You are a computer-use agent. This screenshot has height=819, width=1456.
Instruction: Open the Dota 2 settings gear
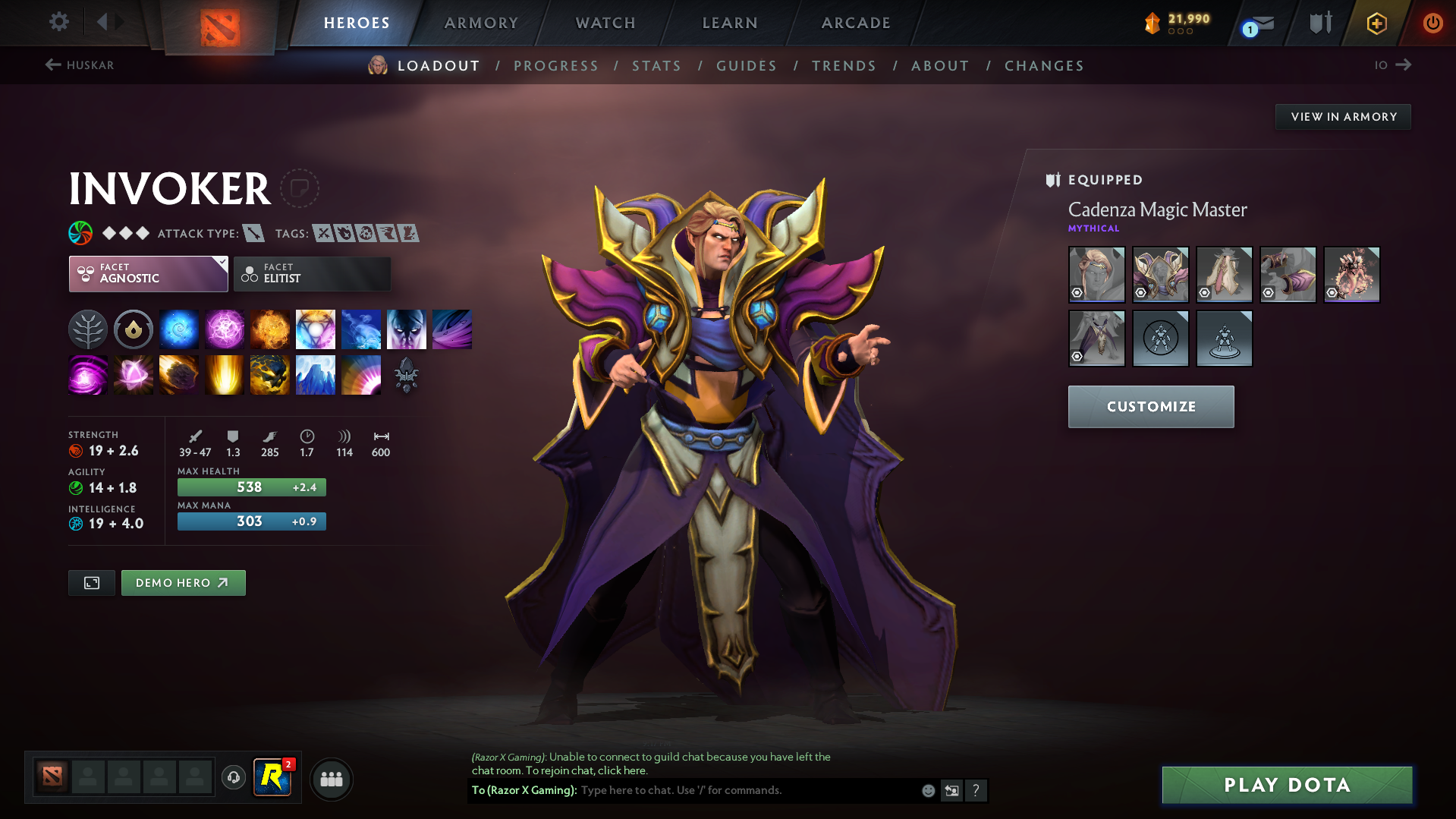click(58, 22)
